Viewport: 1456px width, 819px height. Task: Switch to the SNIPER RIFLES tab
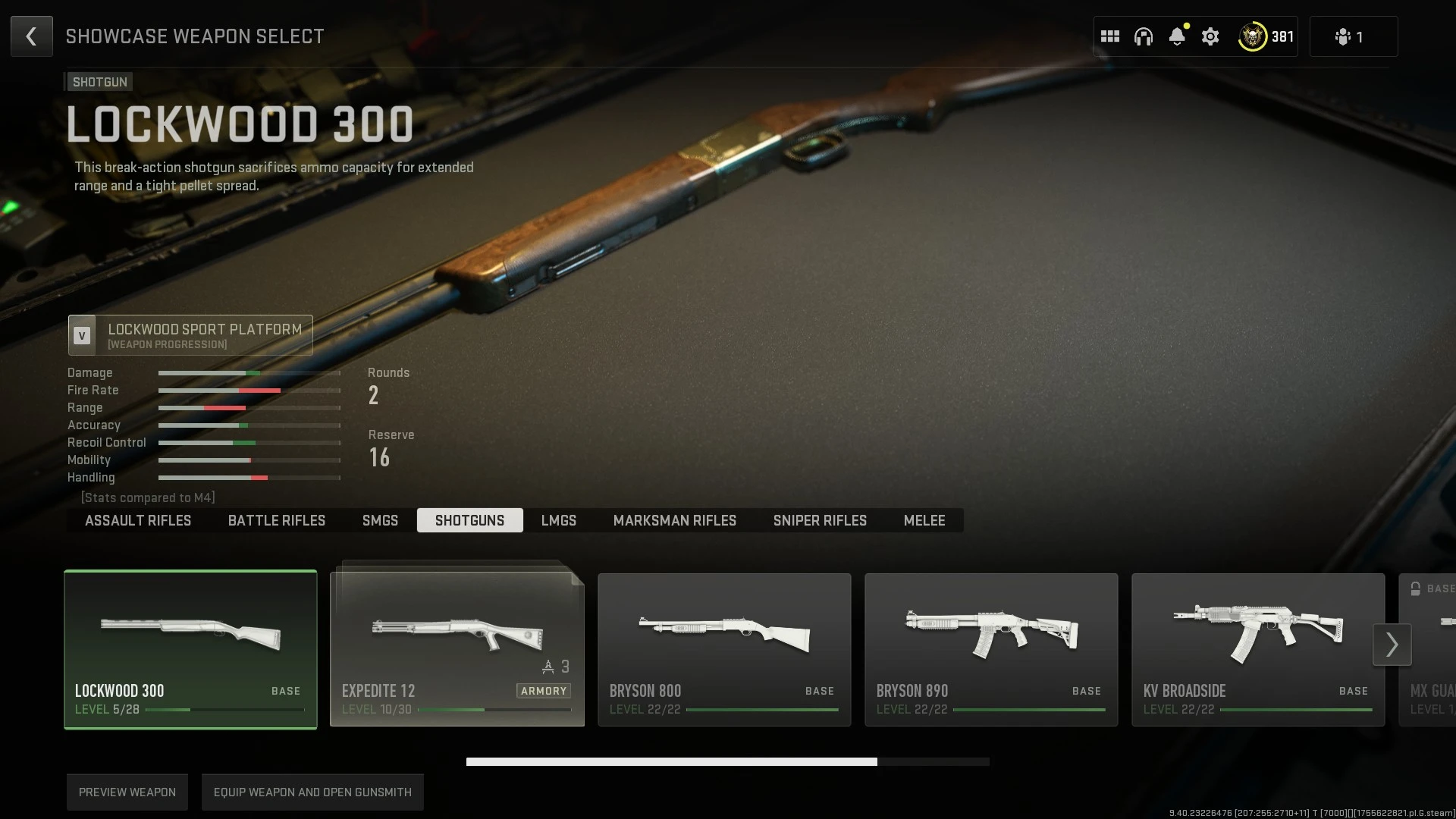[x=820, y=520]
